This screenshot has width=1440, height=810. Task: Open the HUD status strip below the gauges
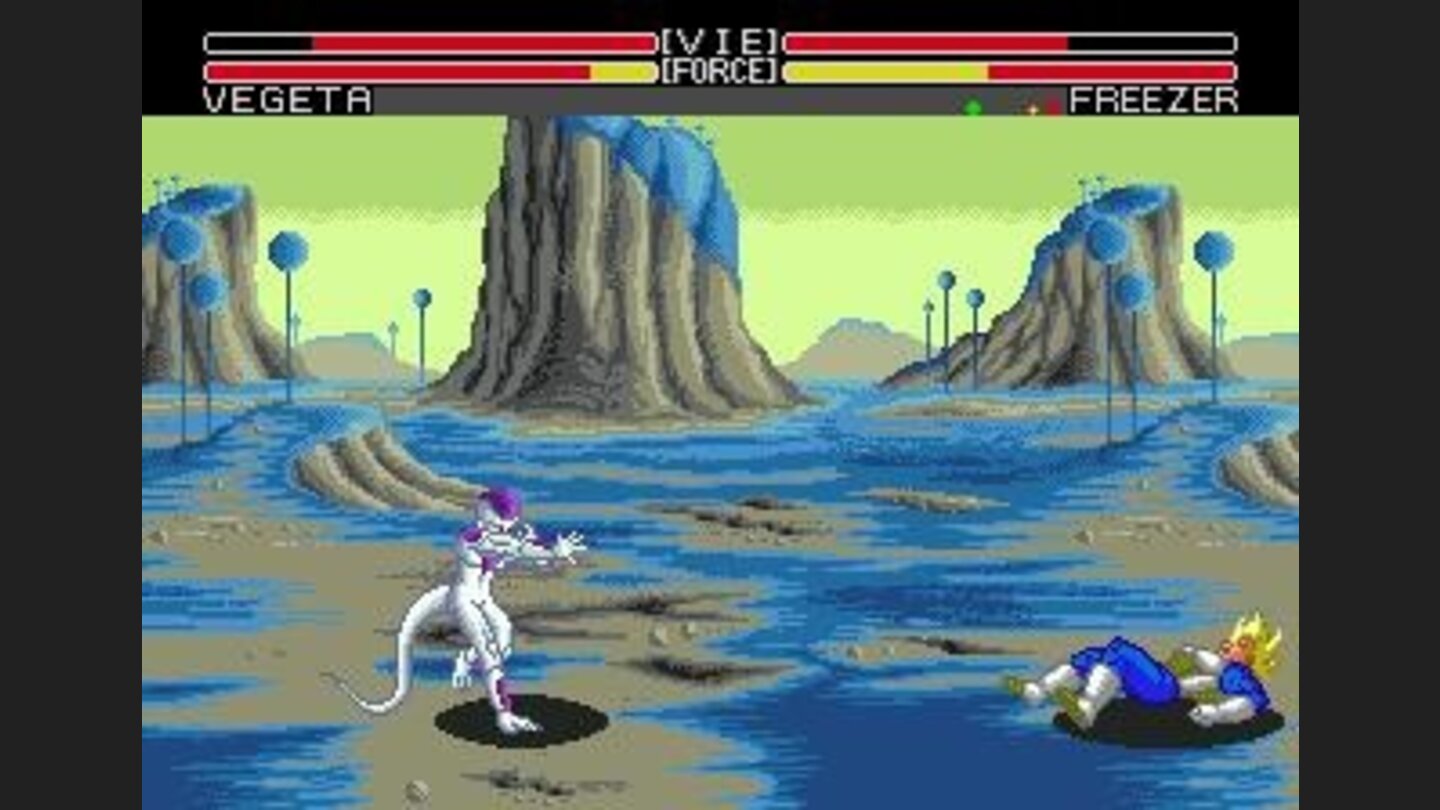pos(718,100)
